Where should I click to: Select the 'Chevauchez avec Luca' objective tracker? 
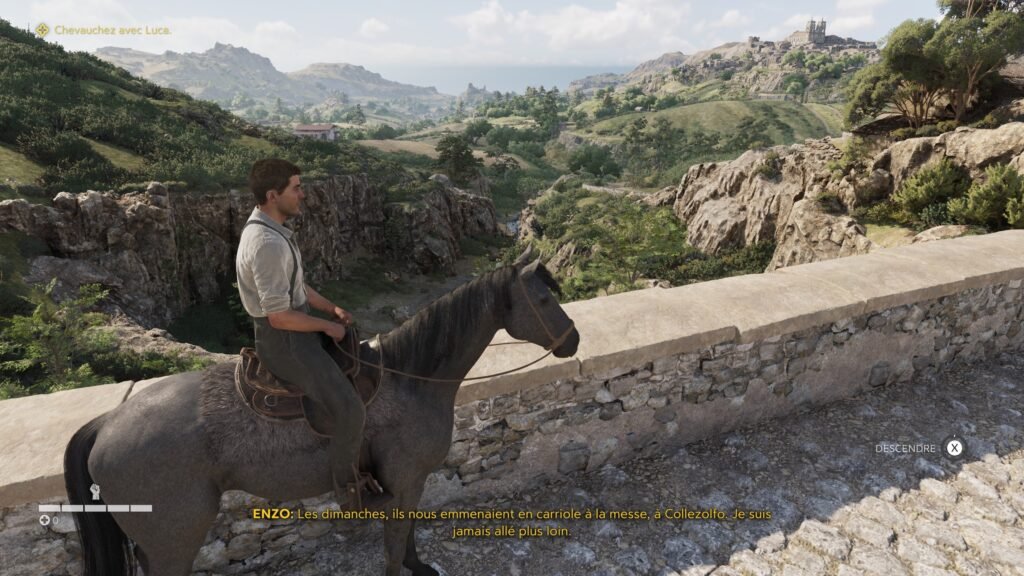(104, 30)
